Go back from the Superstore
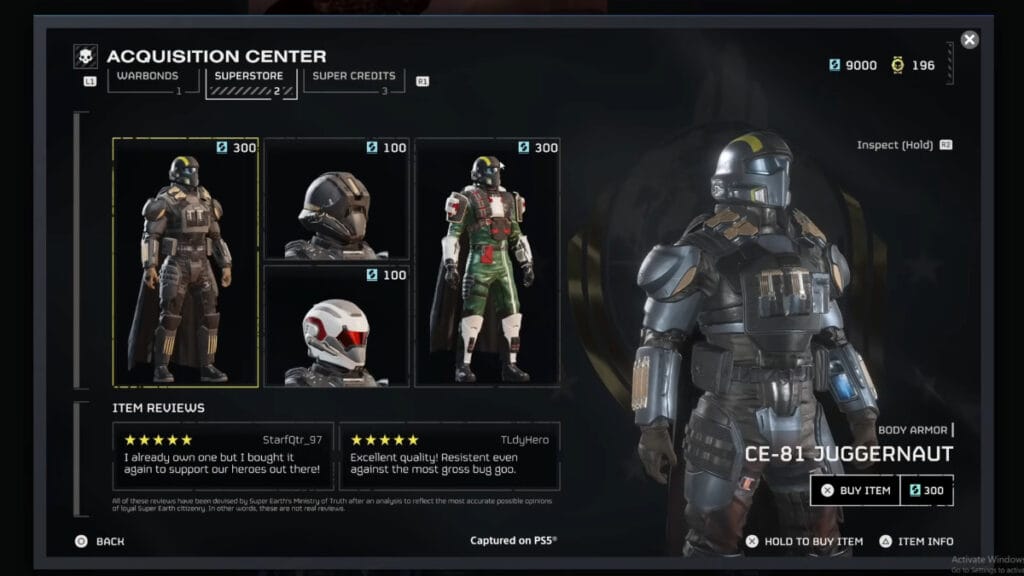Image resolution: width=1024 pixels, height=576 pixels. click(100, 541)
